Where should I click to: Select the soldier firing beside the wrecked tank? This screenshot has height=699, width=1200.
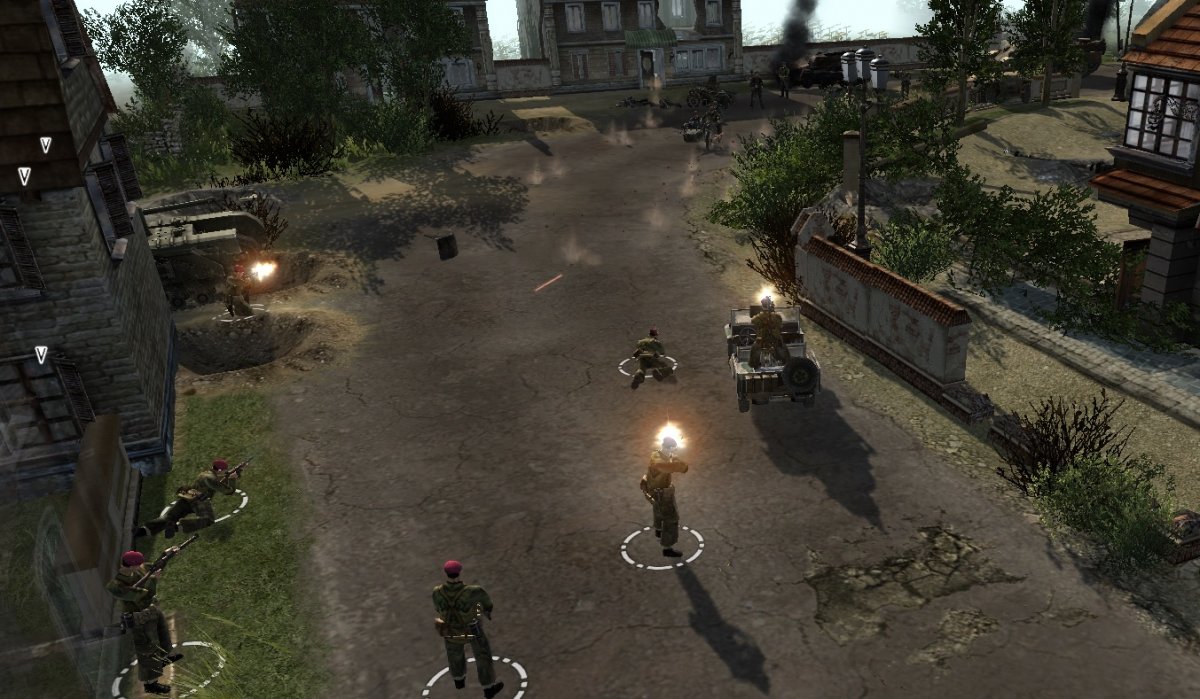[x=238, y=292]
